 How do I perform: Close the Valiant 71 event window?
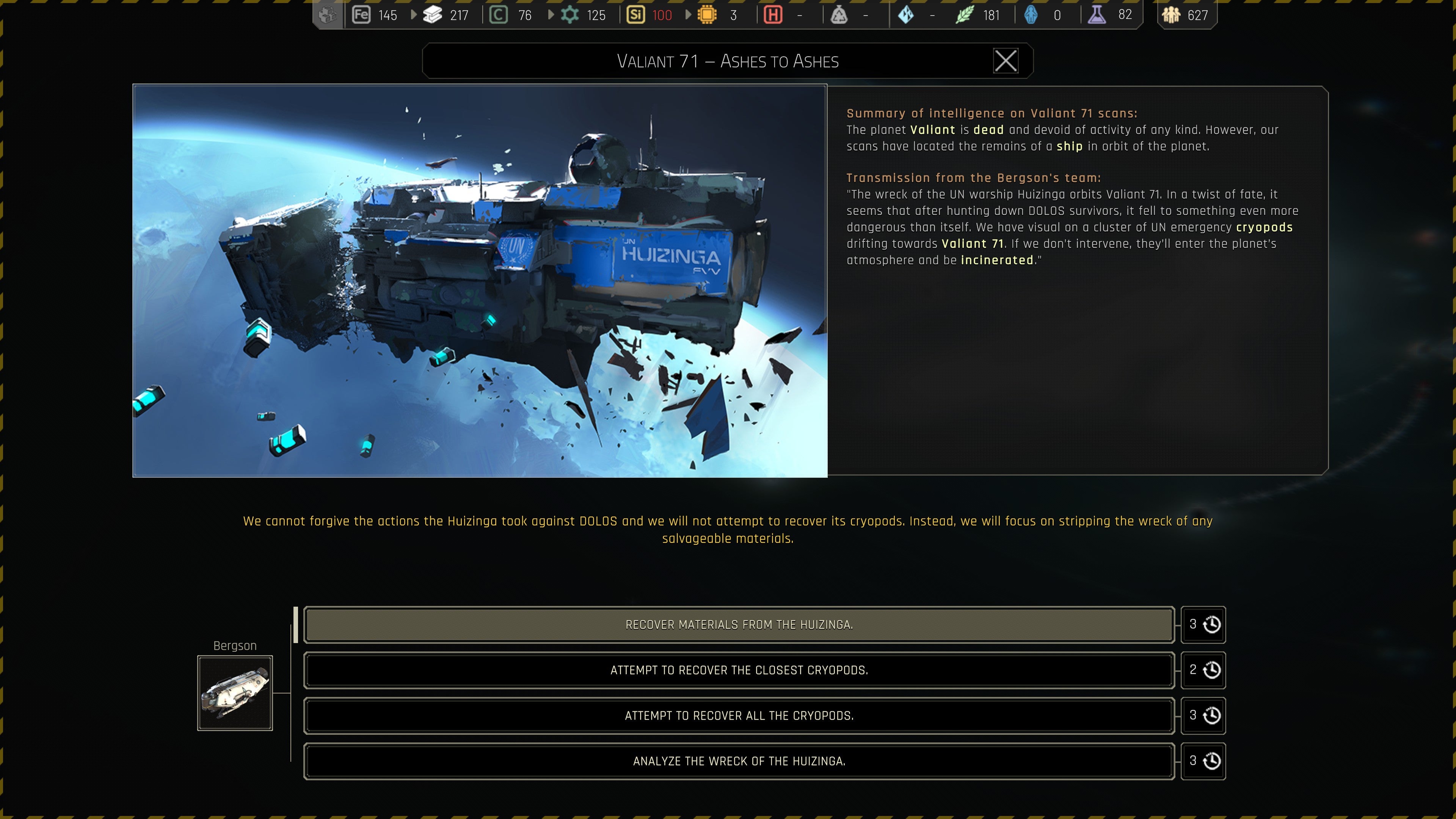pyautogui.click(x=1006, y=61)
